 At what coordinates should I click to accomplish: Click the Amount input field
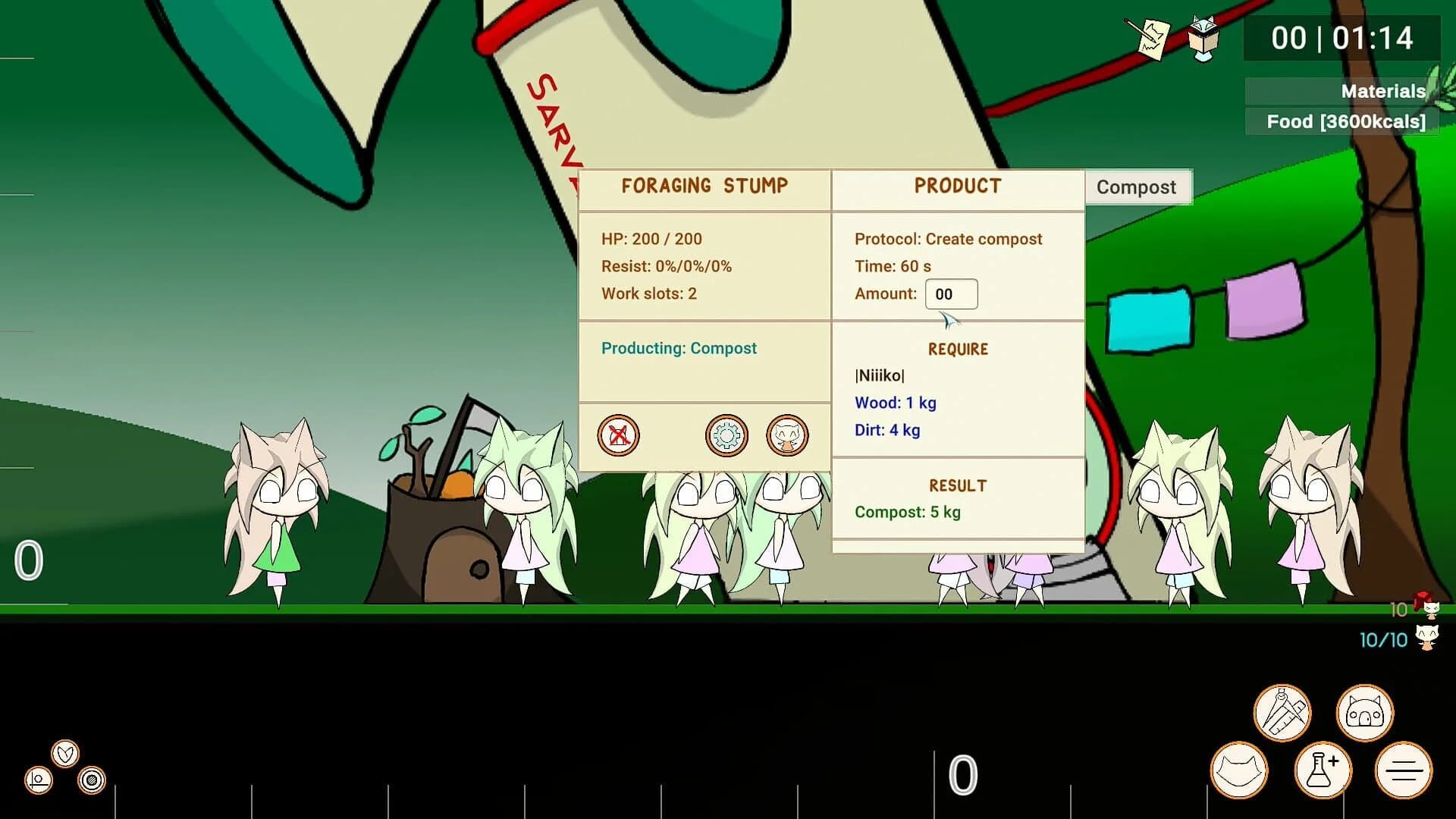tap(952, 294)
